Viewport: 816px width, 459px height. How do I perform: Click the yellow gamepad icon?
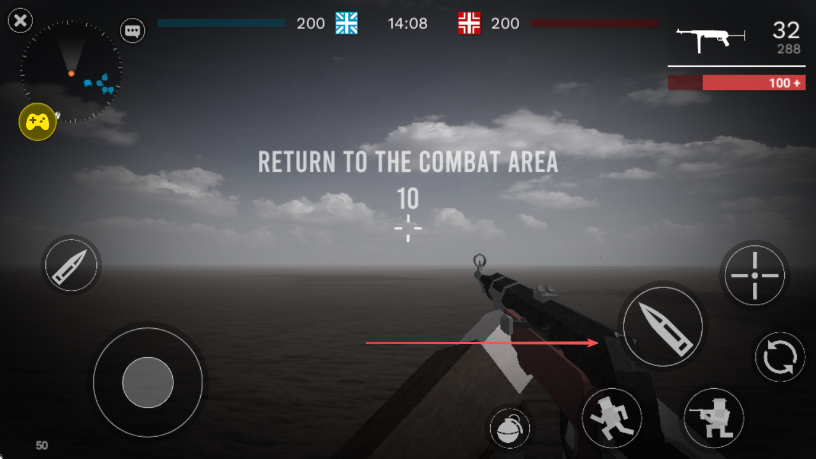pyautogui.click(x=37, y=122)
